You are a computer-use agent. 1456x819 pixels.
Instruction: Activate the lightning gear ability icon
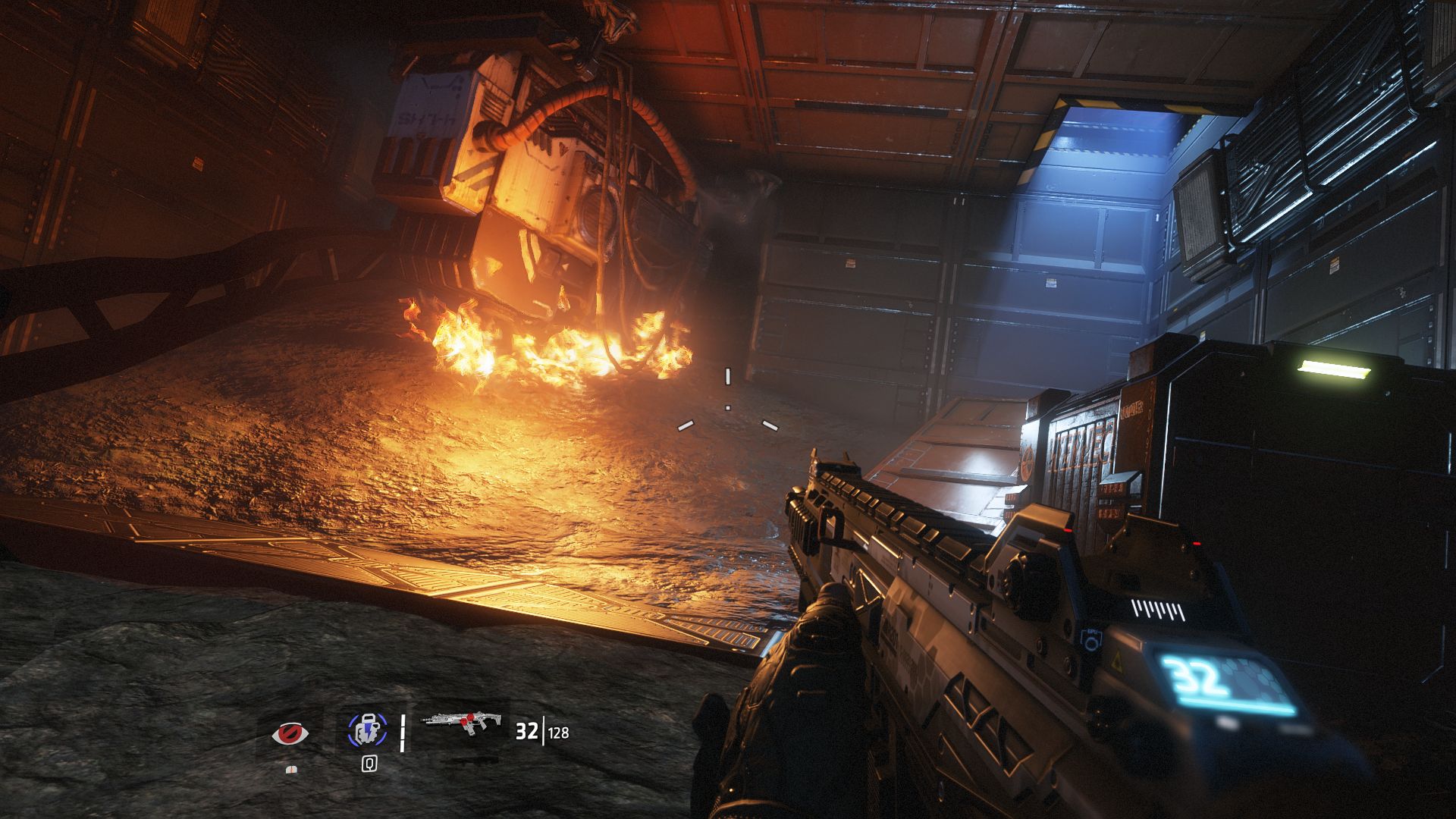(x=367, y=731)
